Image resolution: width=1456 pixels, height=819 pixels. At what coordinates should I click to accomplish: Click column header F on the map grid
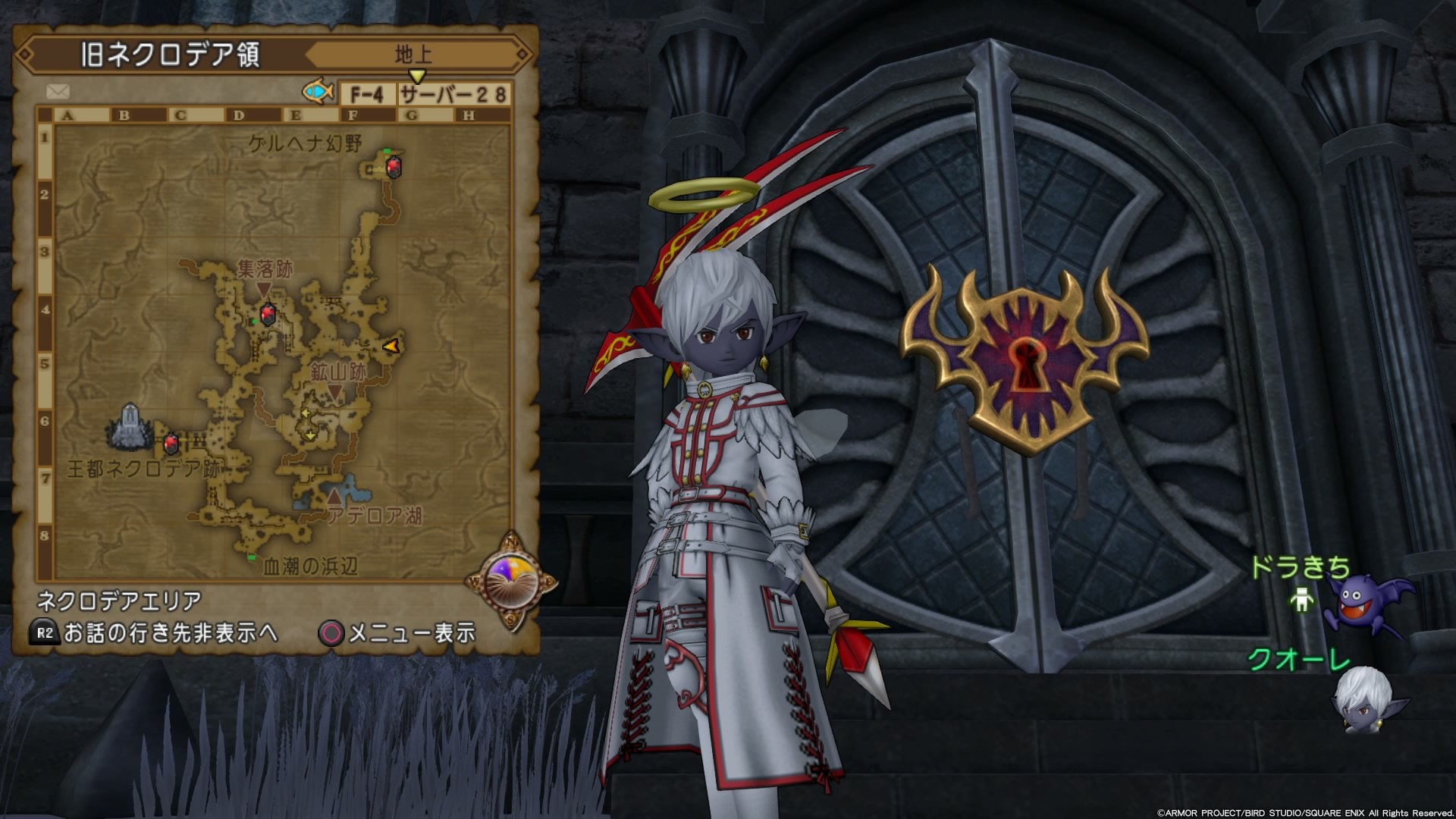tap(351, 114)
